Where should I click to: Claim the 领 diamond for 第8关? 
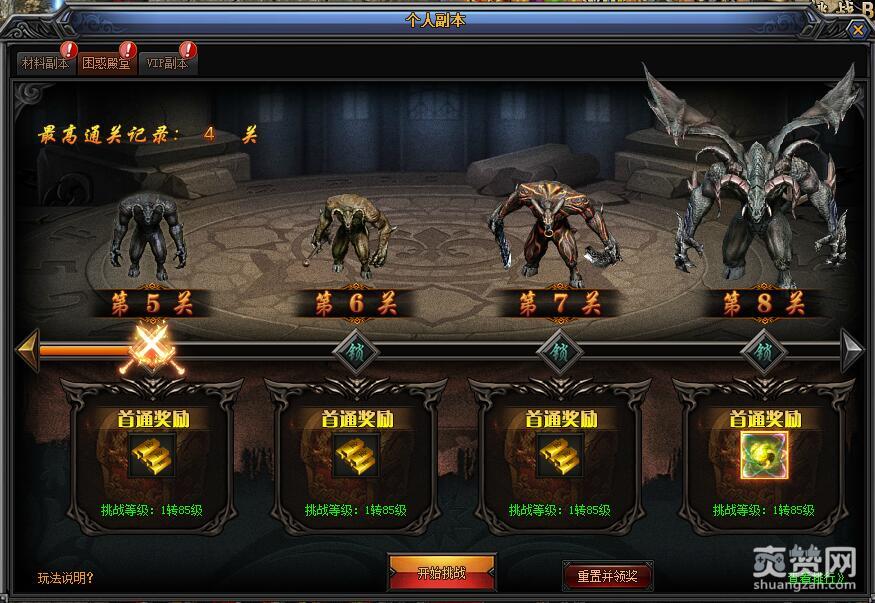tap(764, 351)
